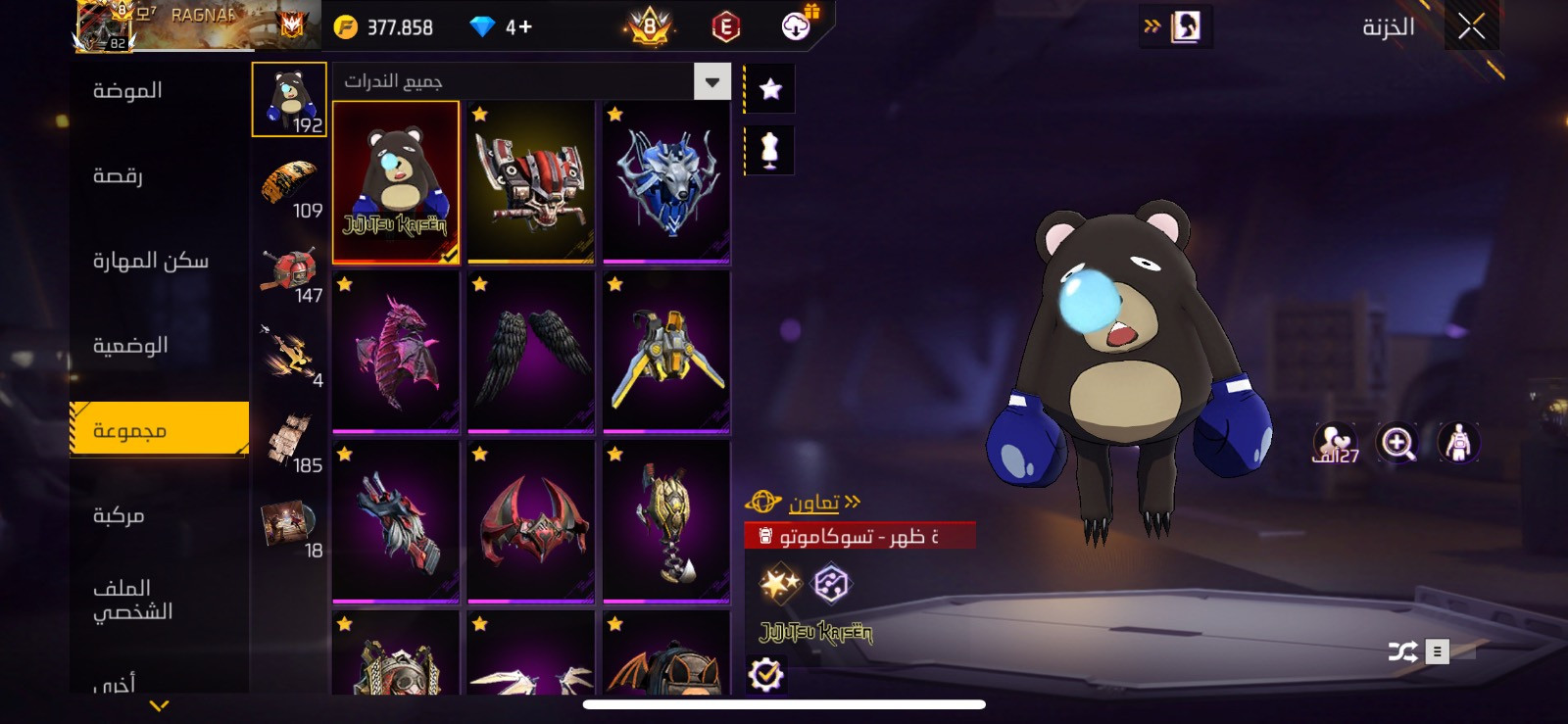1568x724 pixels.
Task: Expand the category list with the down arrow
Action: pyautogui.click(x=159, y=705)
